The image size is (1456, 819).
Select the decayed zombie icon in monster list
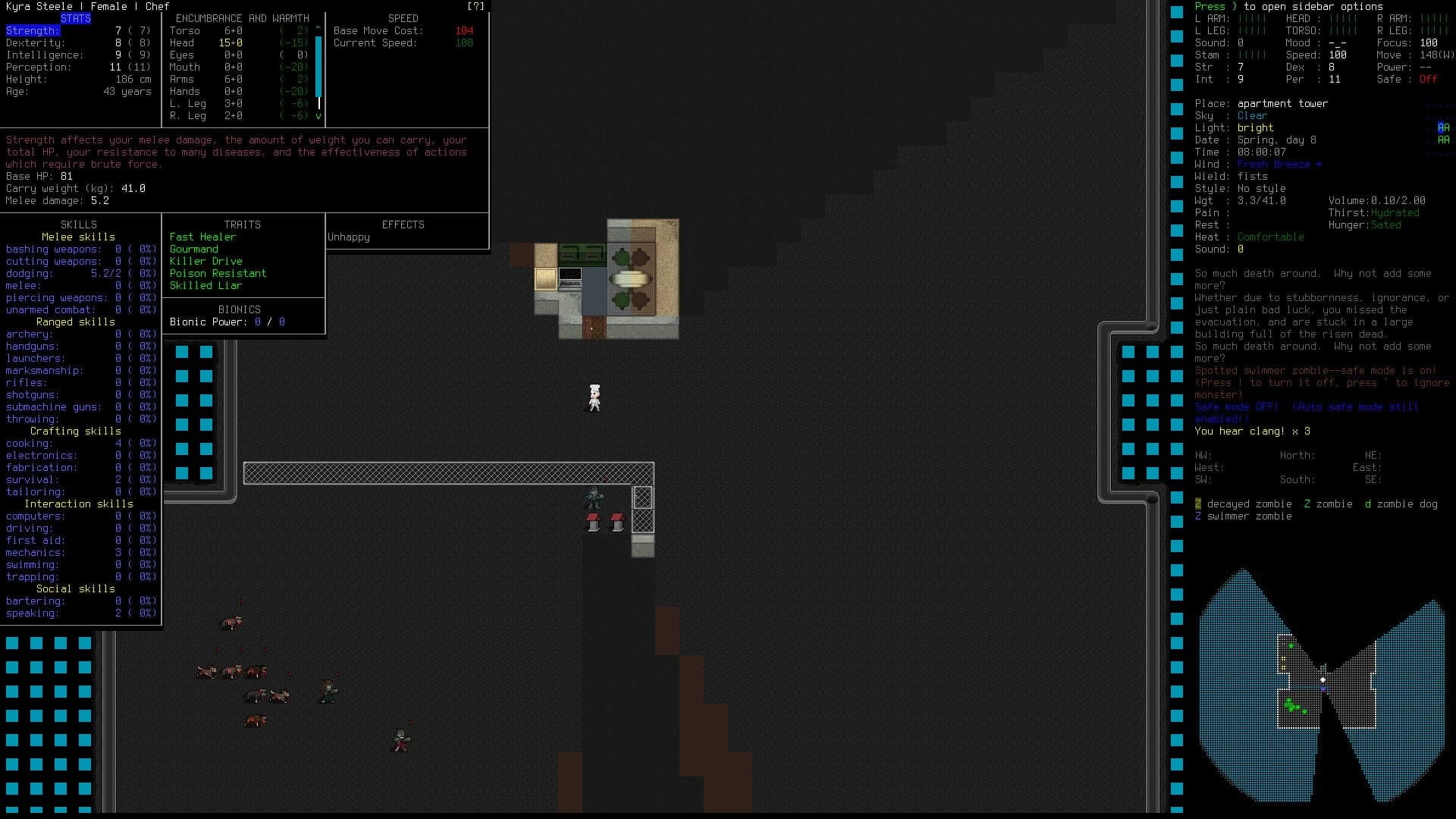pos(1198,504)
